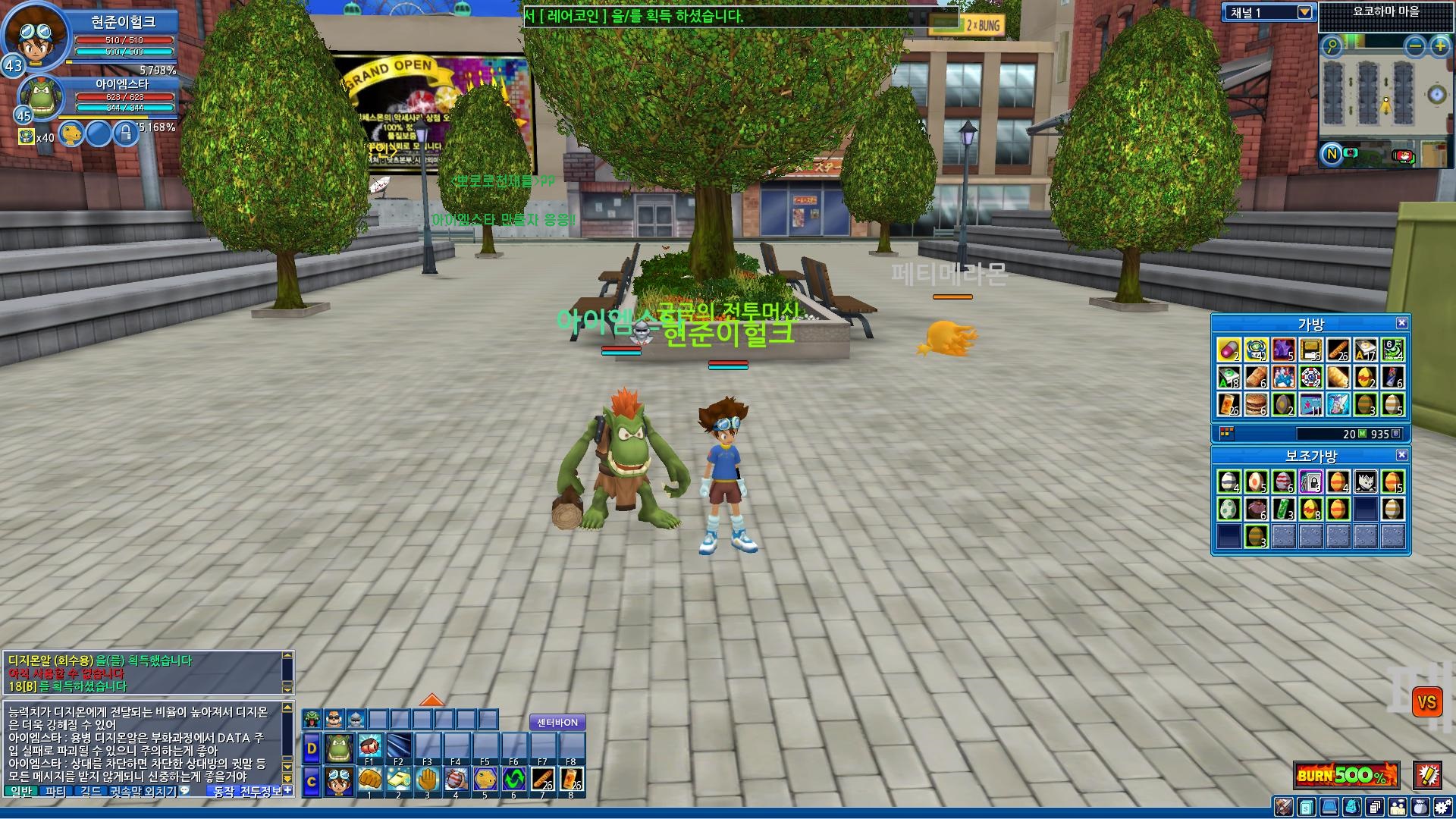Image resolution: width=1456 pixels, height=819 pixels.
Task: Open the gear settings icon in bottom bar
Action: [x=1442, y=807]
